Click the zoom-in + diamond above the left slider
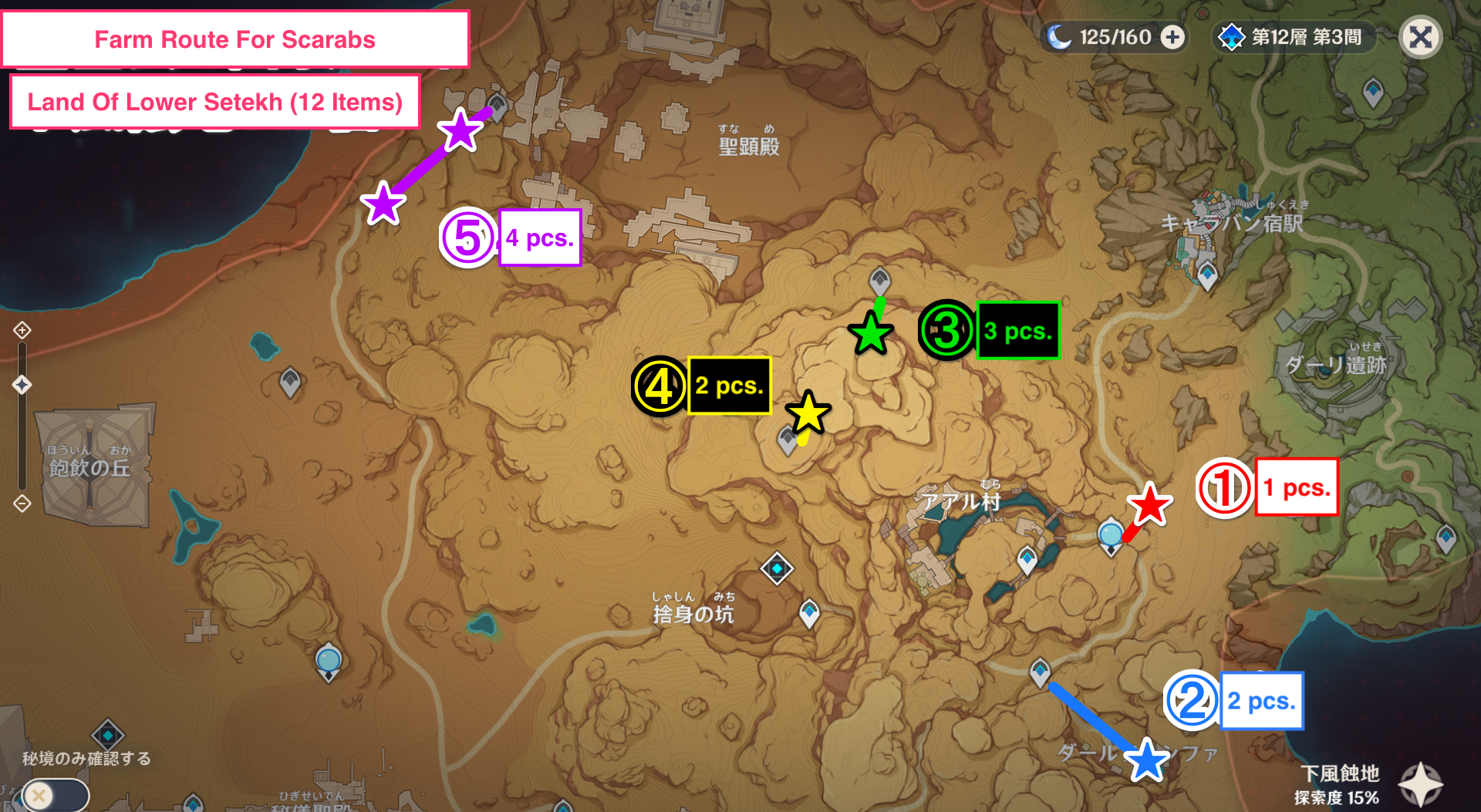Viewport: 1481px width, 812px height. pyautogui.click(x=22, y=329)
